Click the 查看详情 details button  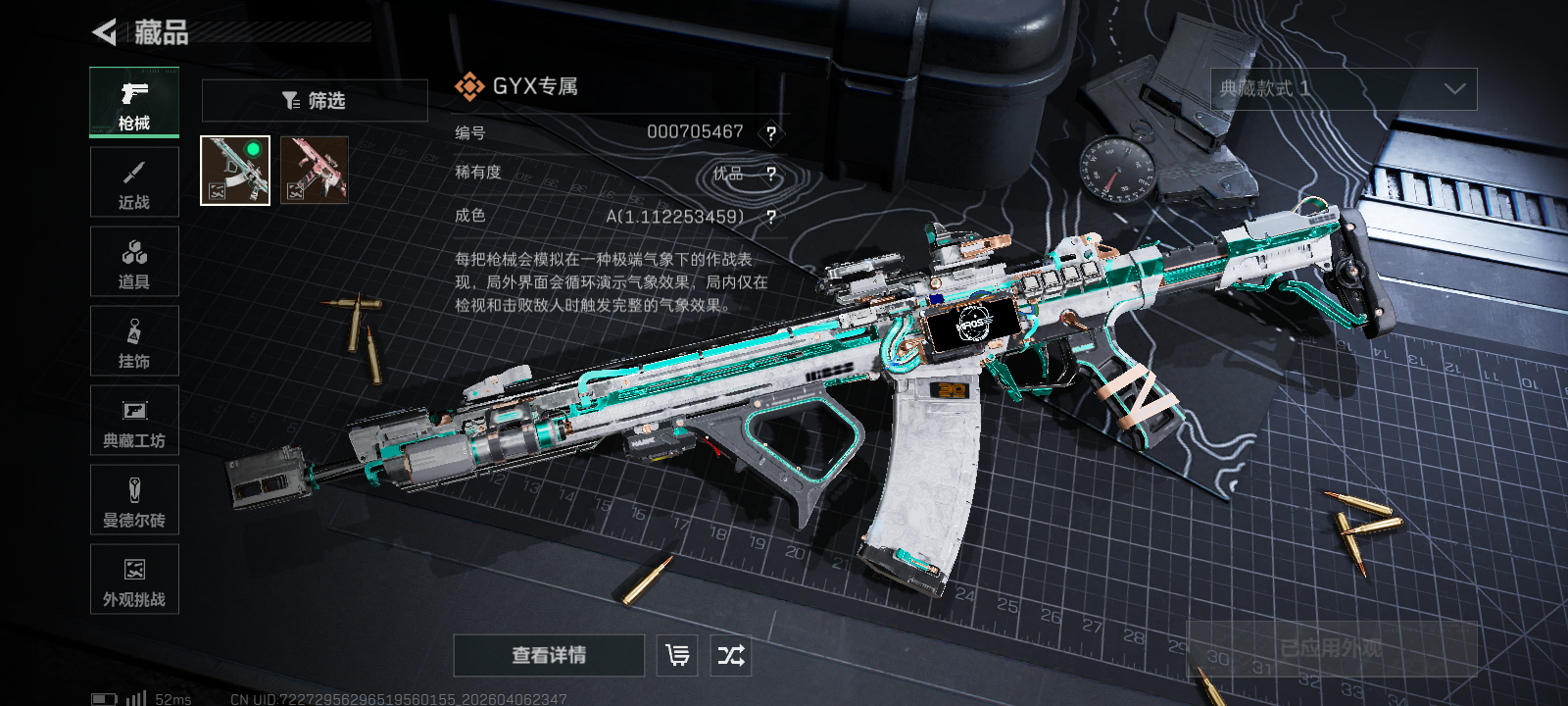point(549,655)
